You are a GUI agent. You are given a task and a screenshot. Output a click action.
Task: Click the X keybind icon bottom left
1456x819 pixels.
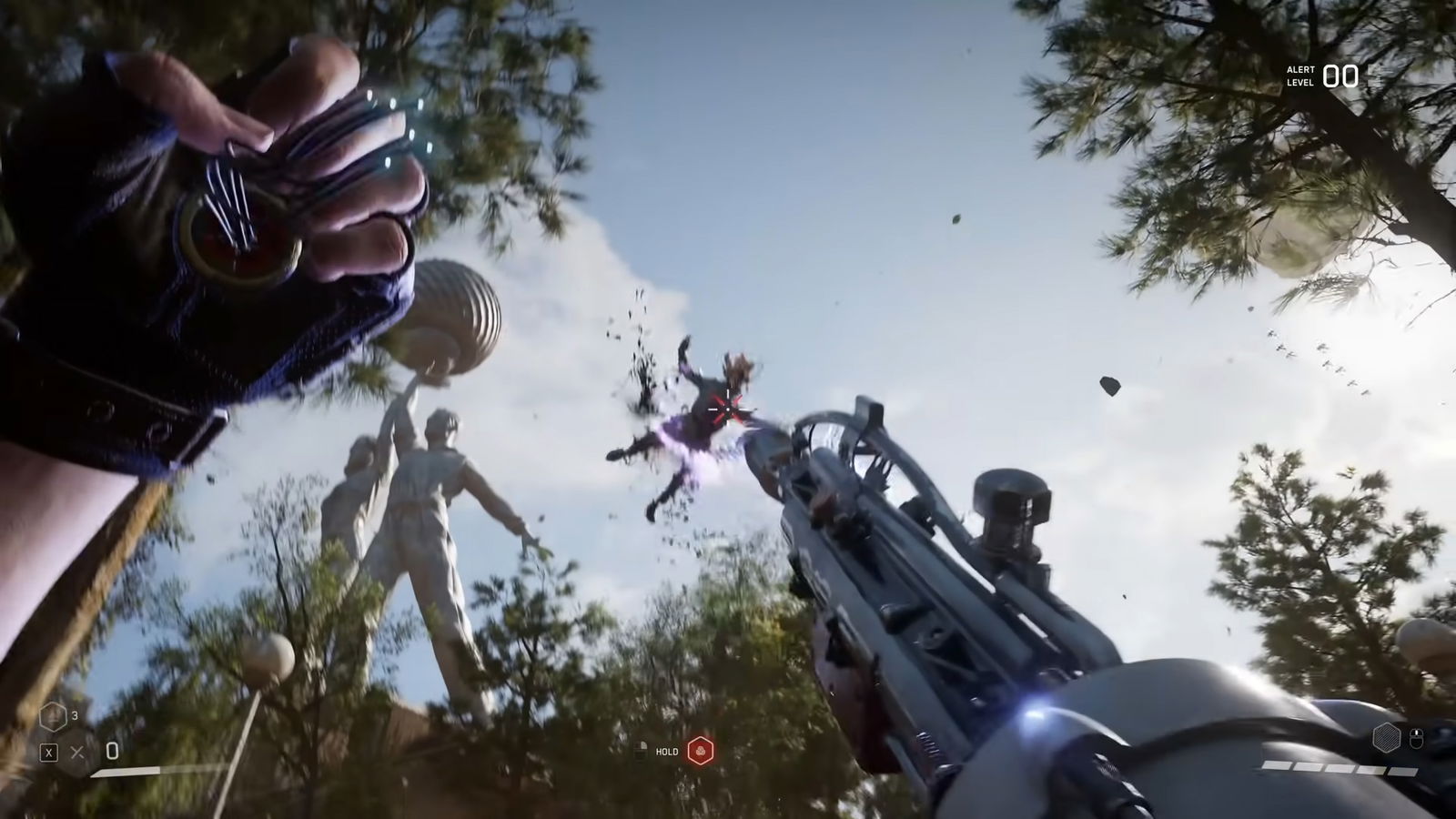point(49,752)
